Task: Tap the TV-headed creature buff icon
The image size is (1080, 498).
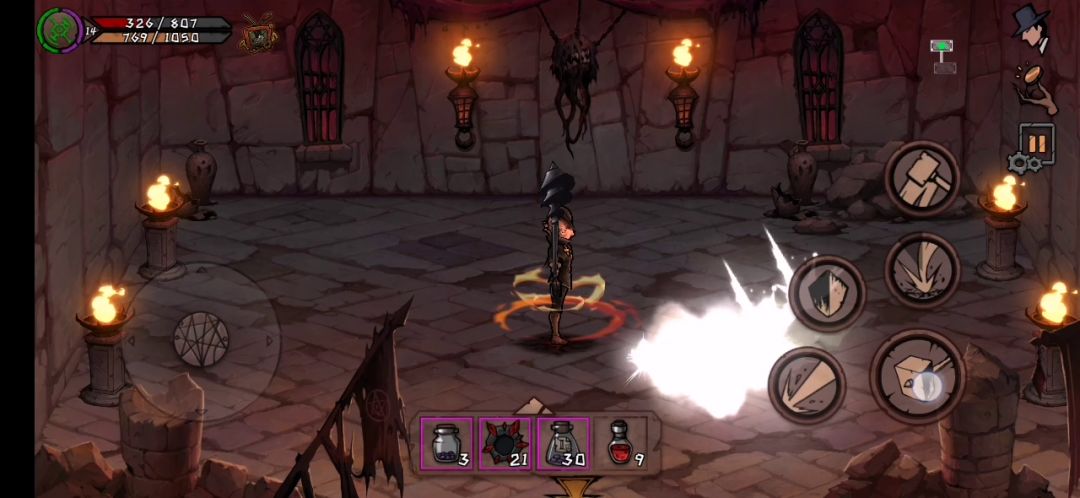Action: point(258,36)
